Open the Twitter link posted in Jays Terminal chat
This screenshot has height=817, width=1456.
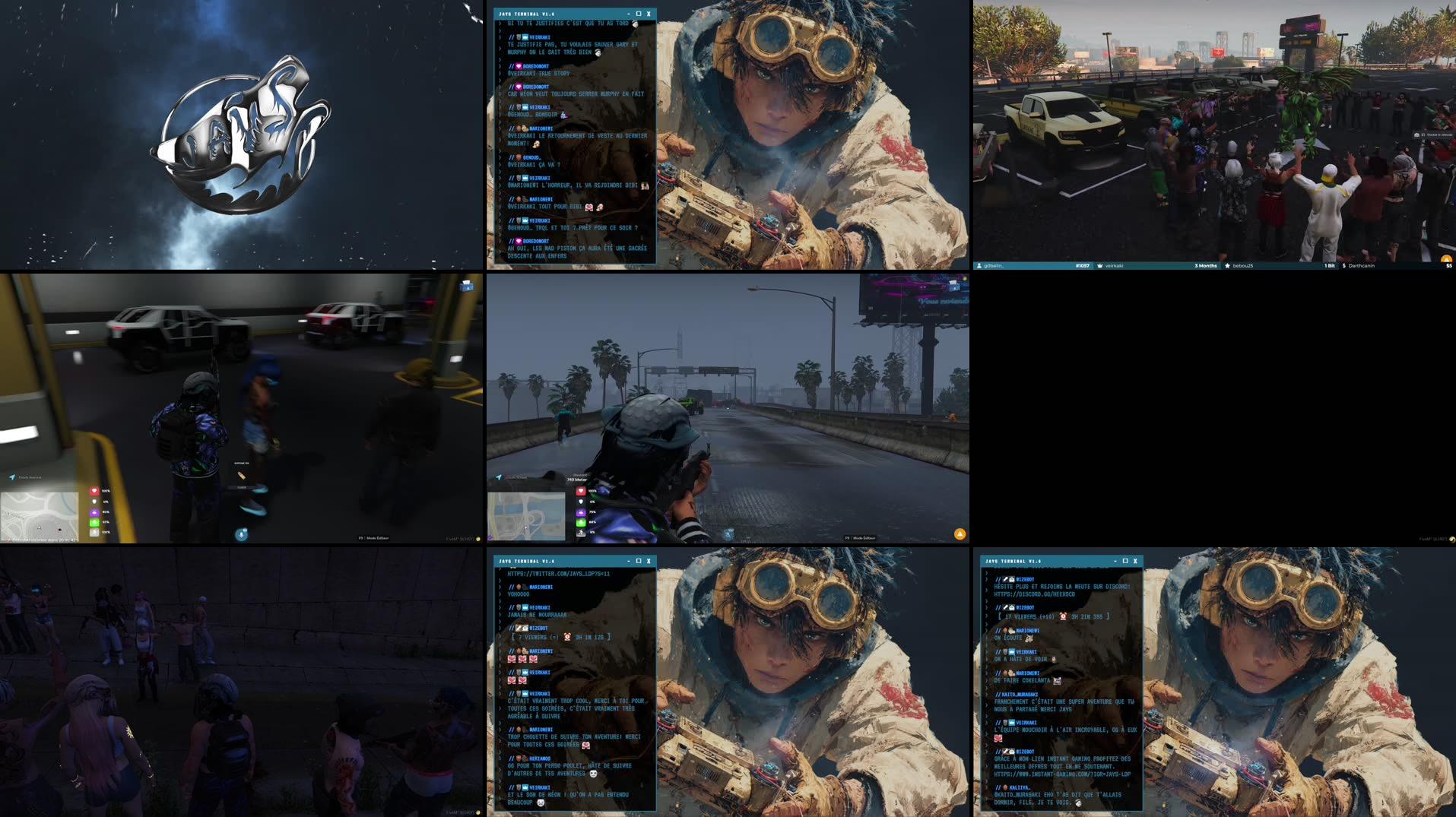coord(560,574)
